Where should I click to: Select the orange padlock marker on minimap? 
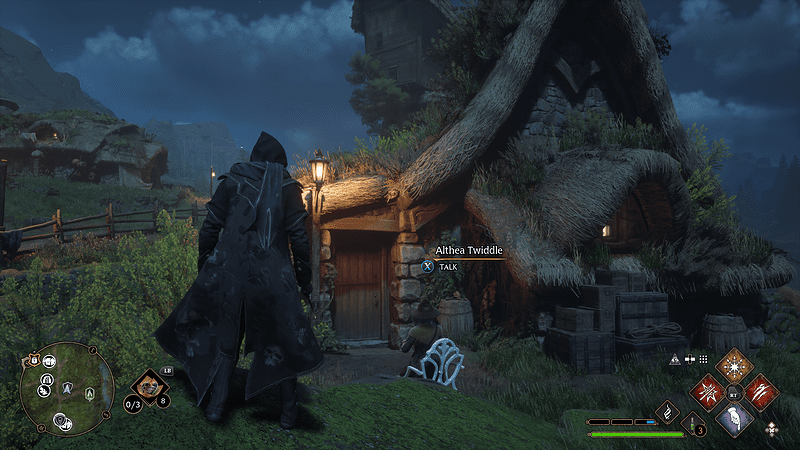[x=34, y=361]
